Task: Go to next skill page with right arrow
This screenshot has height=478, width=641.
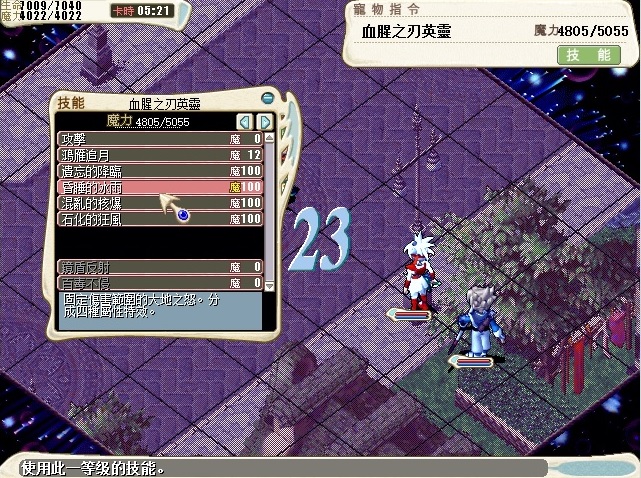Action: point(265,122)
